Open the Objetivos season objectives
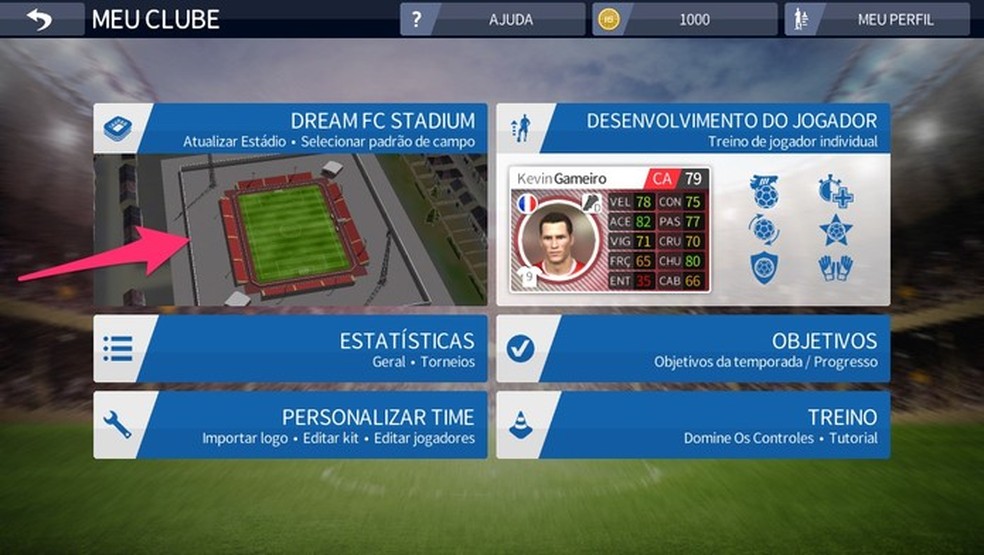 (x=693, y=349)
